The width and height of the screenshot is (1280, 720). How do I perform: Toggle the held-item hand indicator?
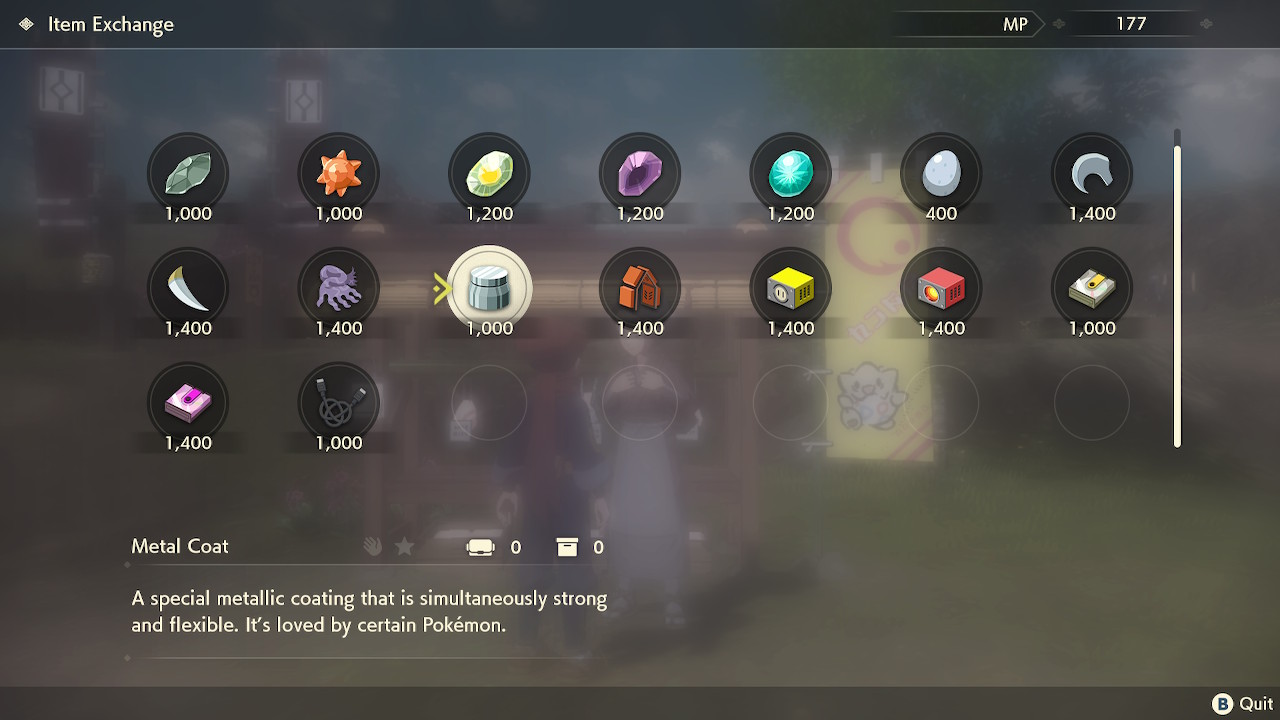coord(371,546)
